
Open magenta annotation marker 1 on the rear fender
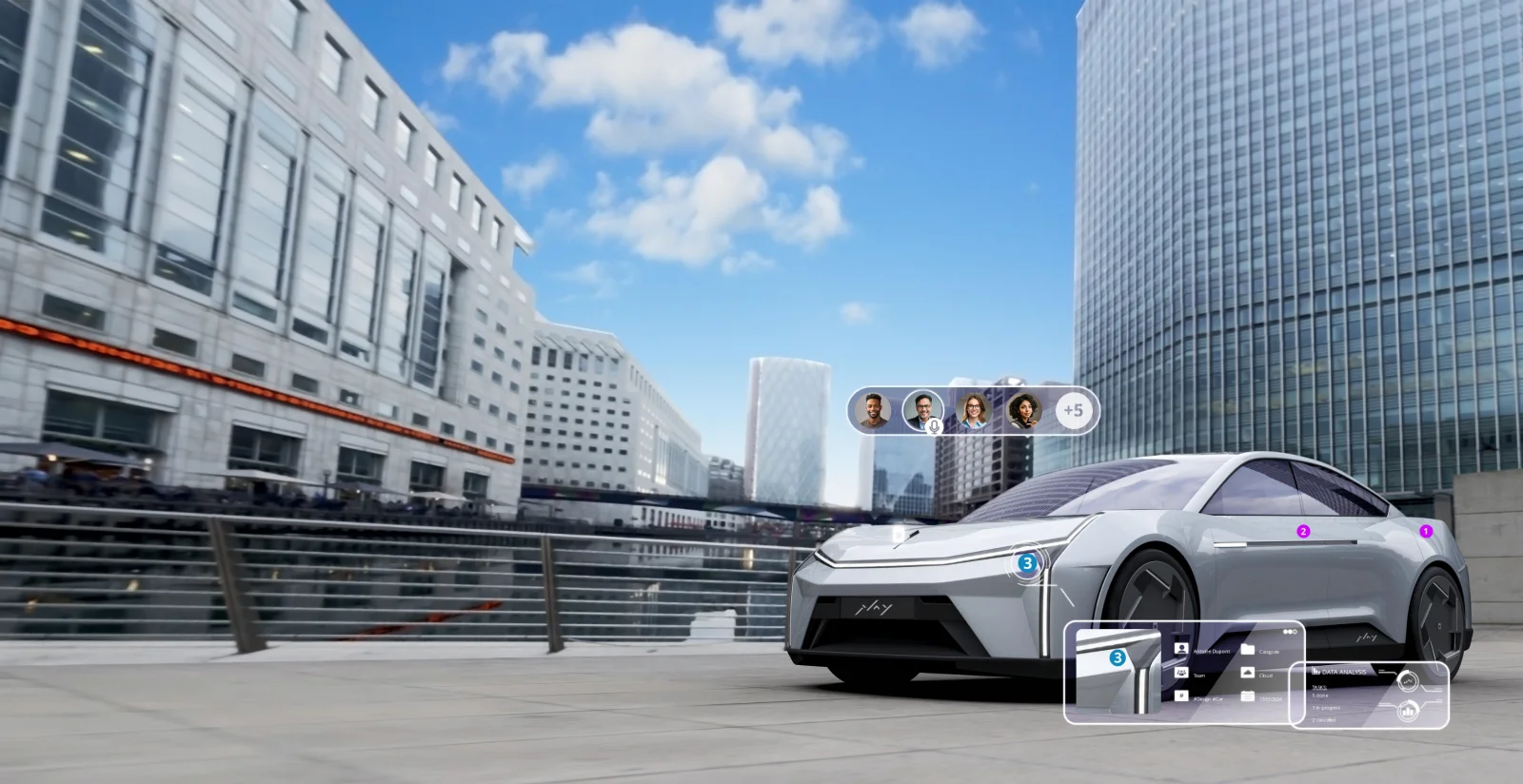pos(1425,531)
